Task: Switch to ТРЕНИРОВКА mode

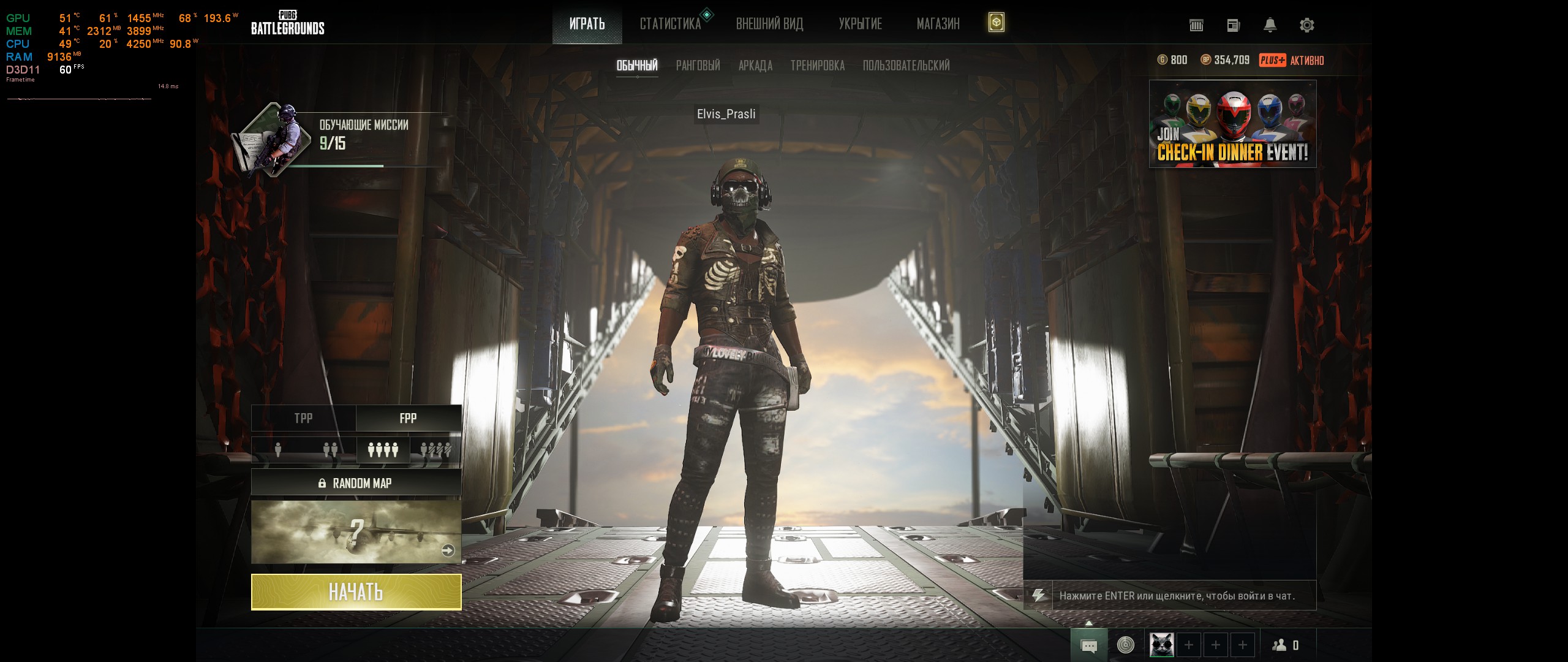Action: 817,66
